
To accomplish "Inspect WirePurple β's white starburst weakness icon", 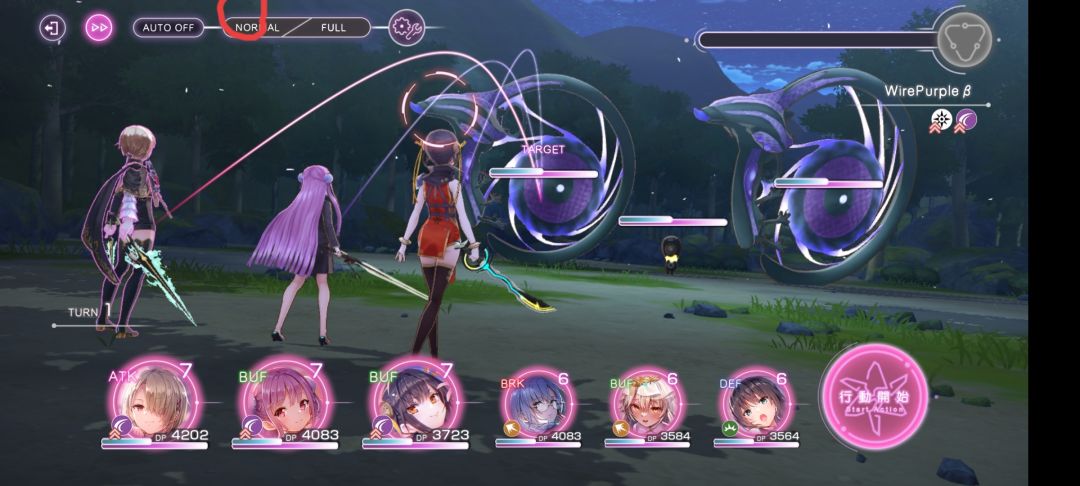I will tap(941, 121).
